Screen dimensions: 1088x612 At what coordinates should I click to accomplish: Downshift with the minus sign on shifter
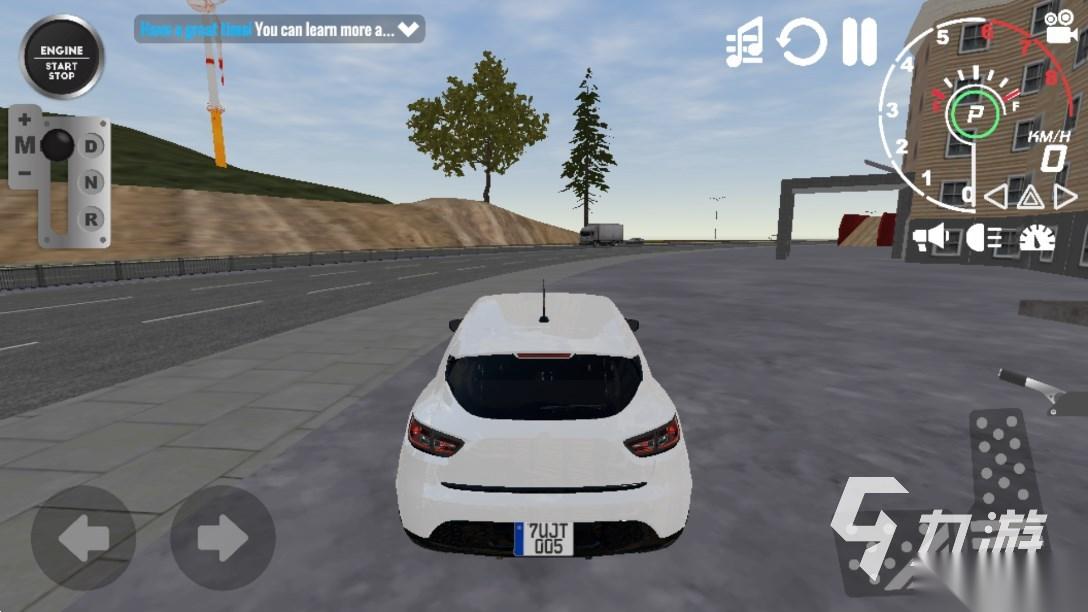pyautogui.click(x=24, y=172)
